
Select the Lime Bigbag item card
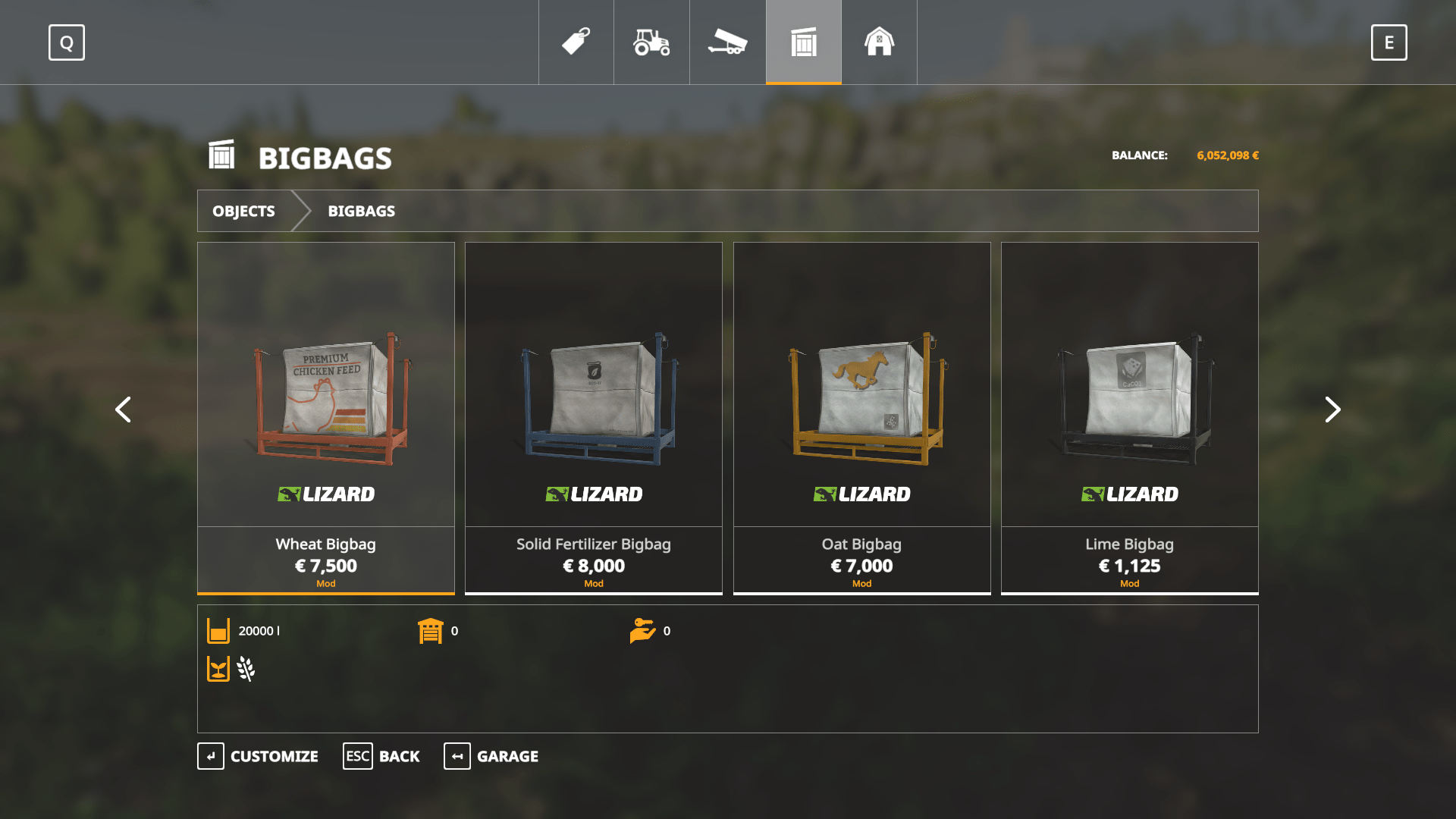(x=1129, y=417)
